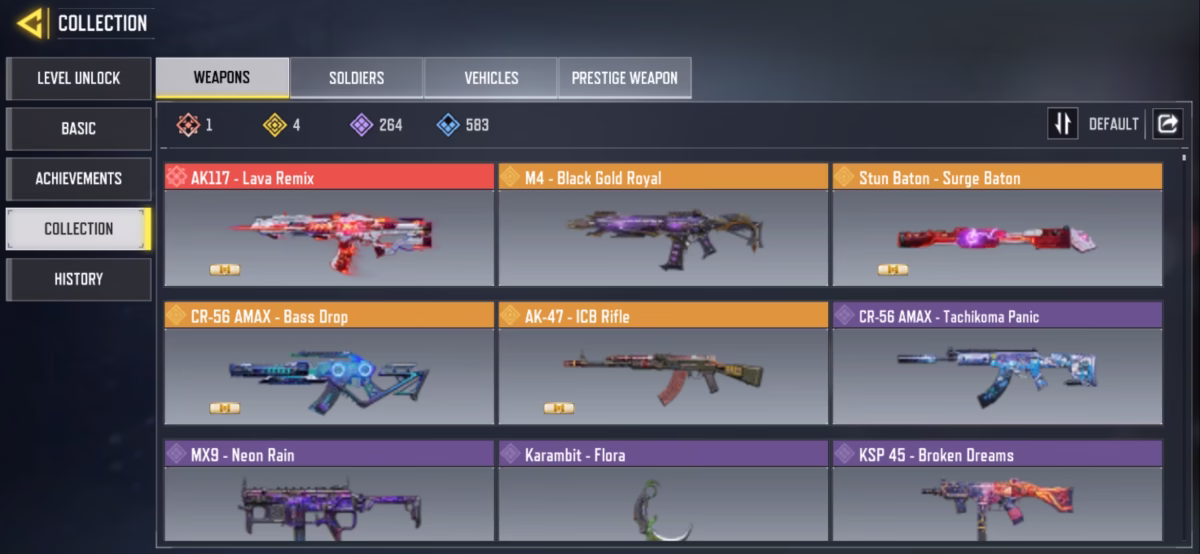Toggle the Default sort order button

[1062, 124]
